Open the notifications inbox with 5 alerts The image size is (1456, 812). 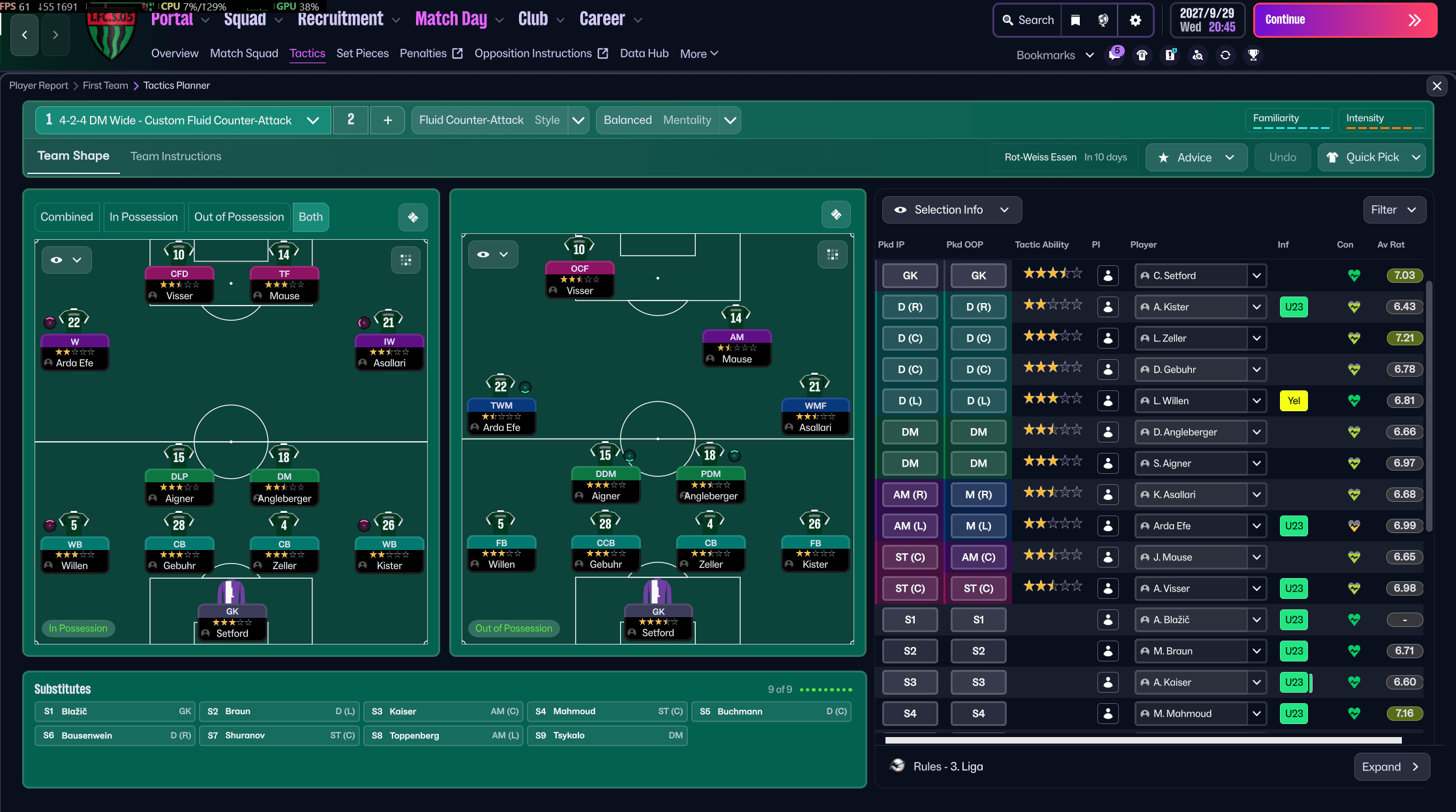click(1115, 55)
